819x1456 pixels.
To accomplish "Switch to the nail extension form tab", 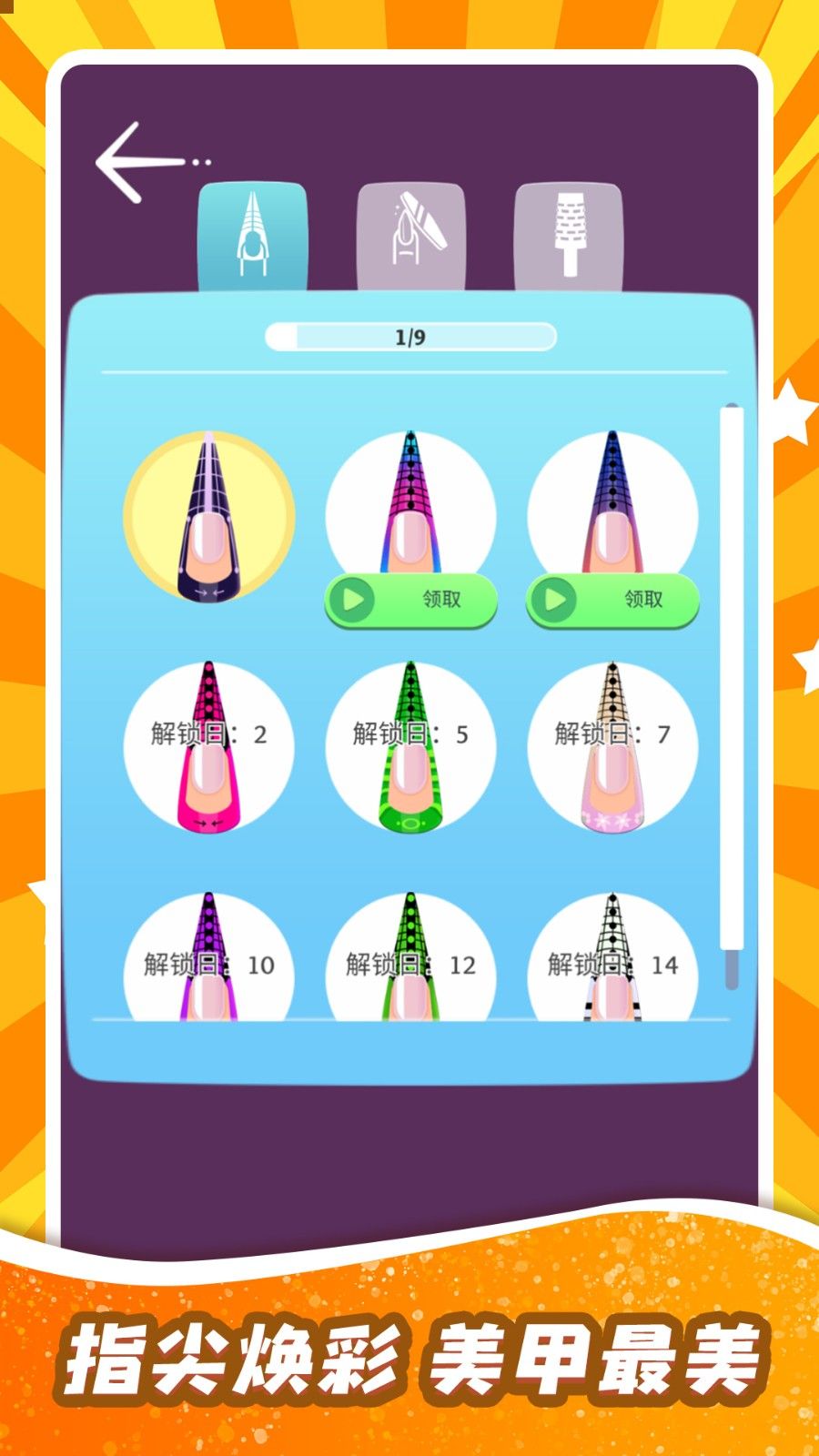I will (252, 236).
